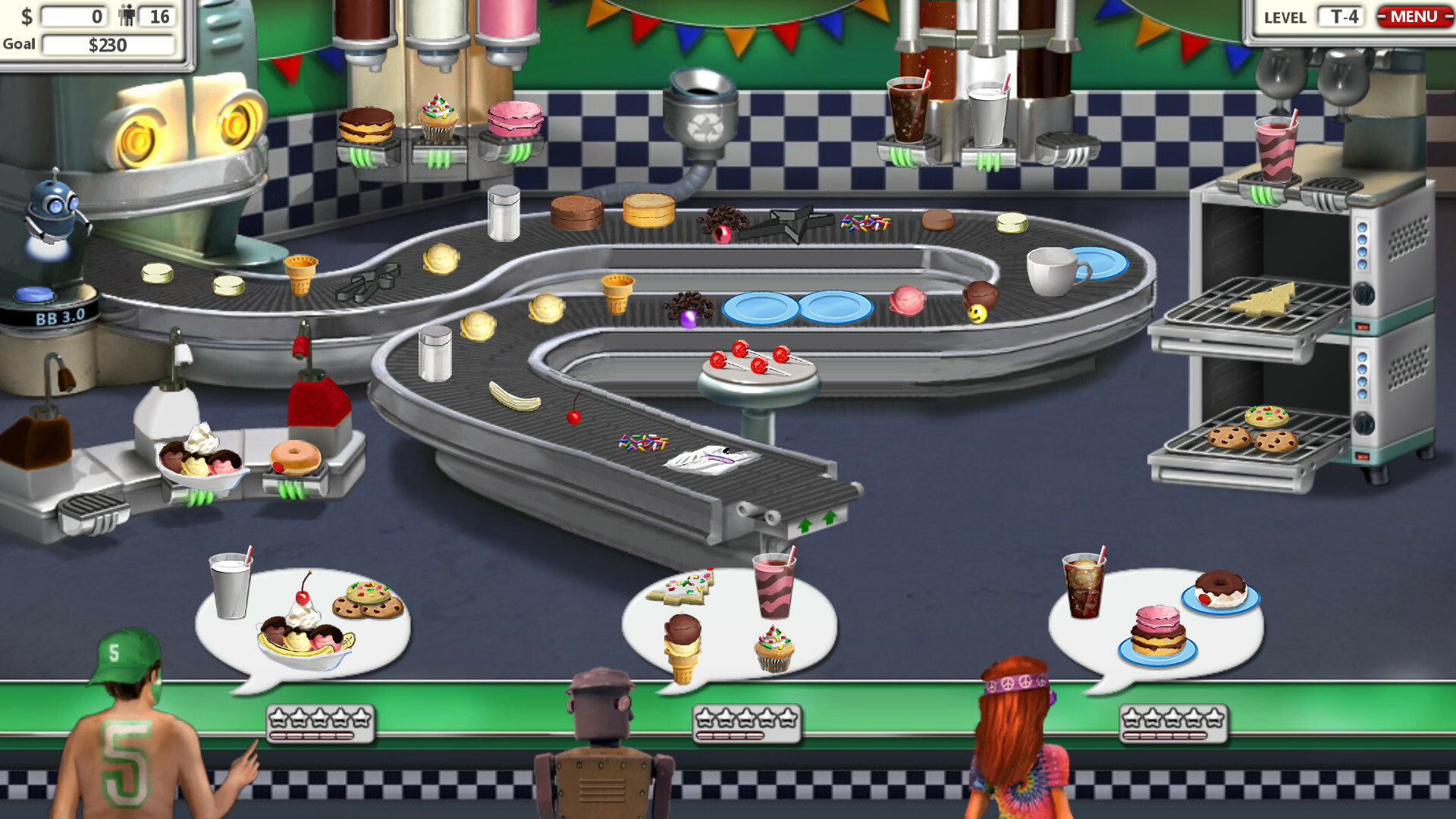Click the cherry skewers on the round pedestal
Screen dimensions: 1456x819
[x=752, y=364]
